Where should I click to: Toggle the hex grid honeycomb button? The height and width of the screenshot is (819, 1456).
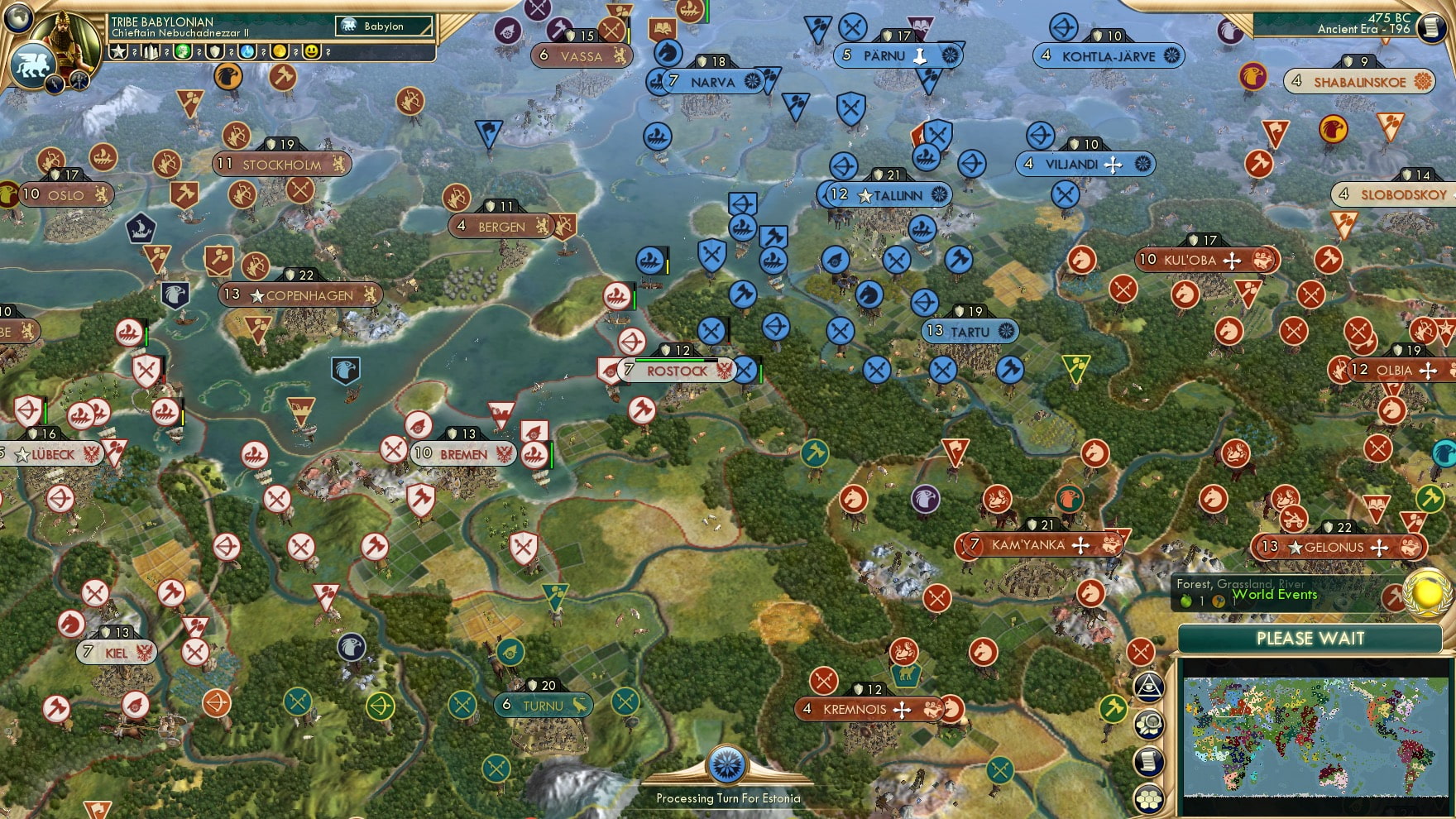point(1149,799)
